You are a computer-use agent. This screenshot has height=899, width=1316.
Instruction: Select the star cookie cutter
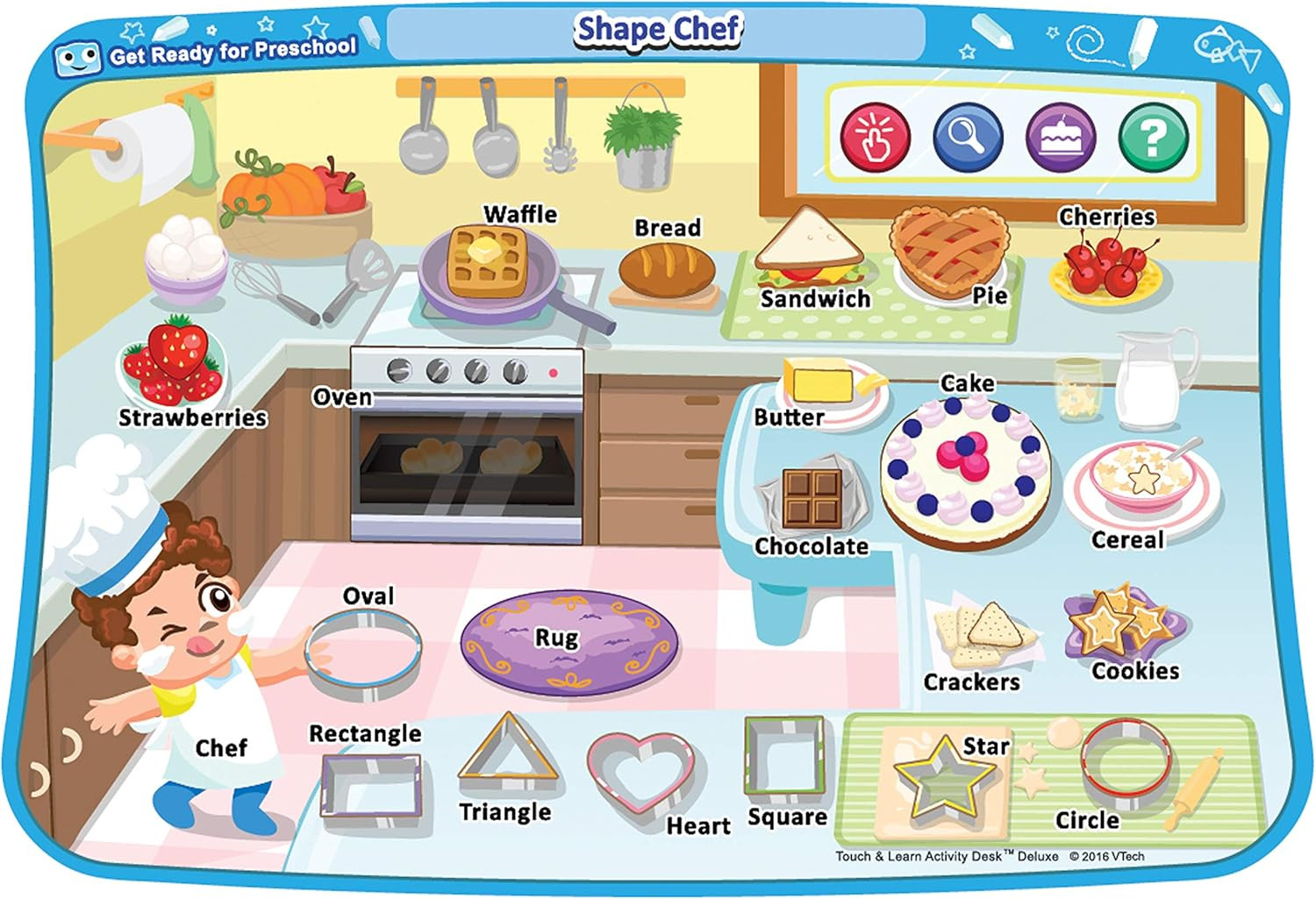[941, 776]
